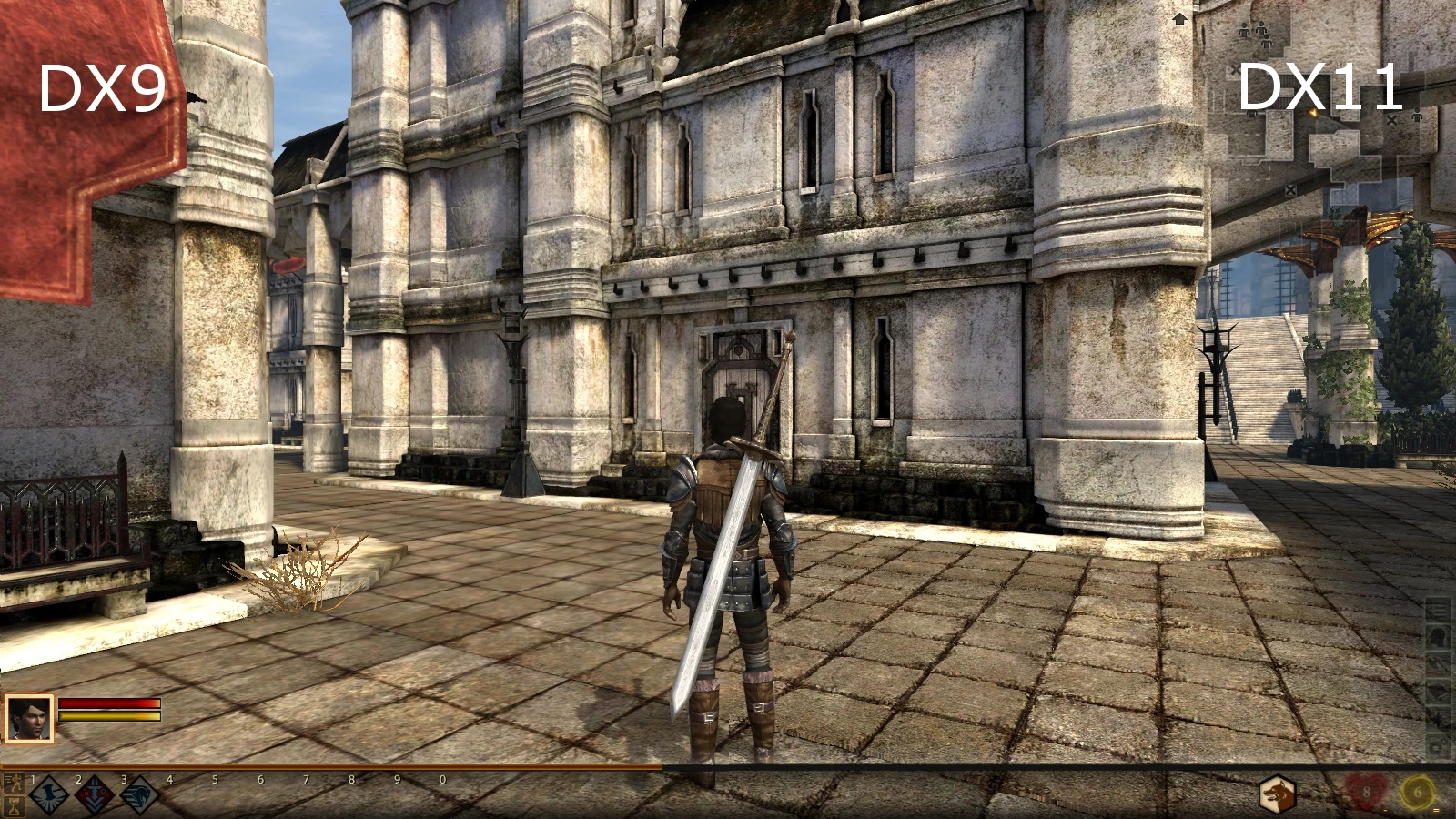This screenshot has width=1456, height=819.
Task: Open the journal icon on the right sidebar
Action: (x=1438, y=611)
